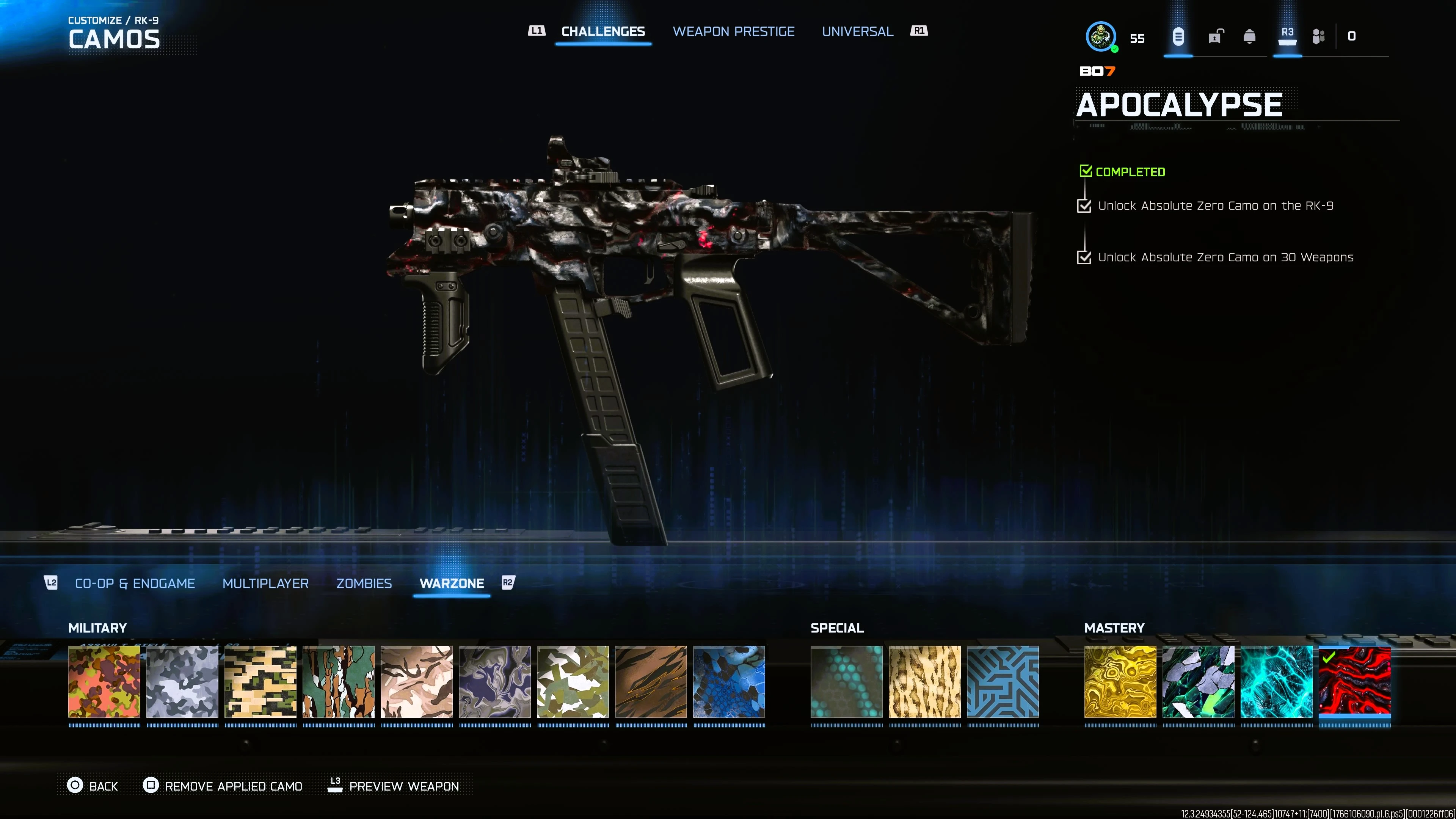Viewport: 1456px width, 819px height.
Task: Check Unlock Absolute Zero Camo on 30 Weapons
Action: [1085, 258]
